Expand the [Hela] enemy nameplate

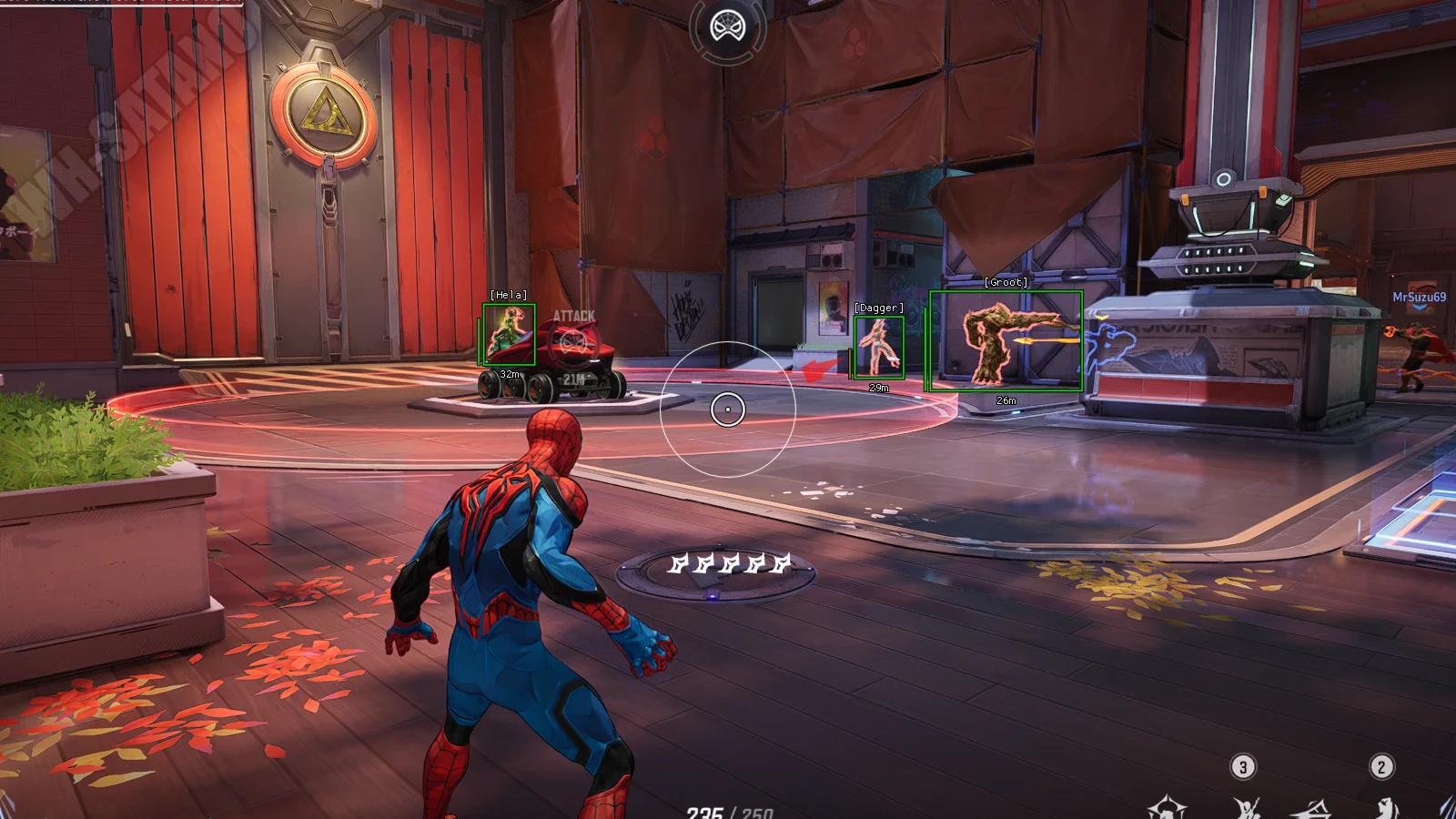tap(508, 294)
